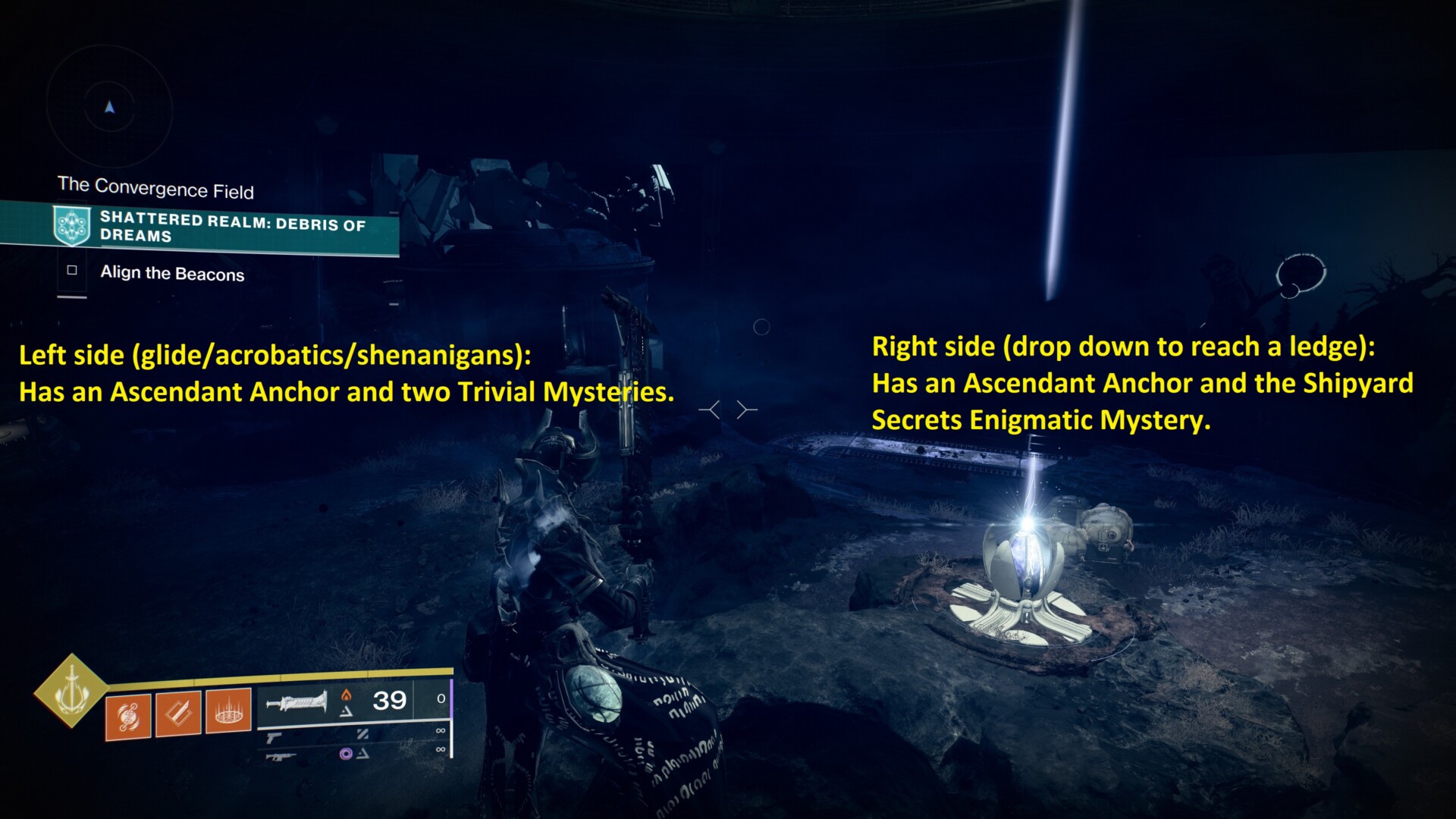Screen dimensions: 1456x819
Task: Use the grenade ability icon
Action: click(127, 716)
